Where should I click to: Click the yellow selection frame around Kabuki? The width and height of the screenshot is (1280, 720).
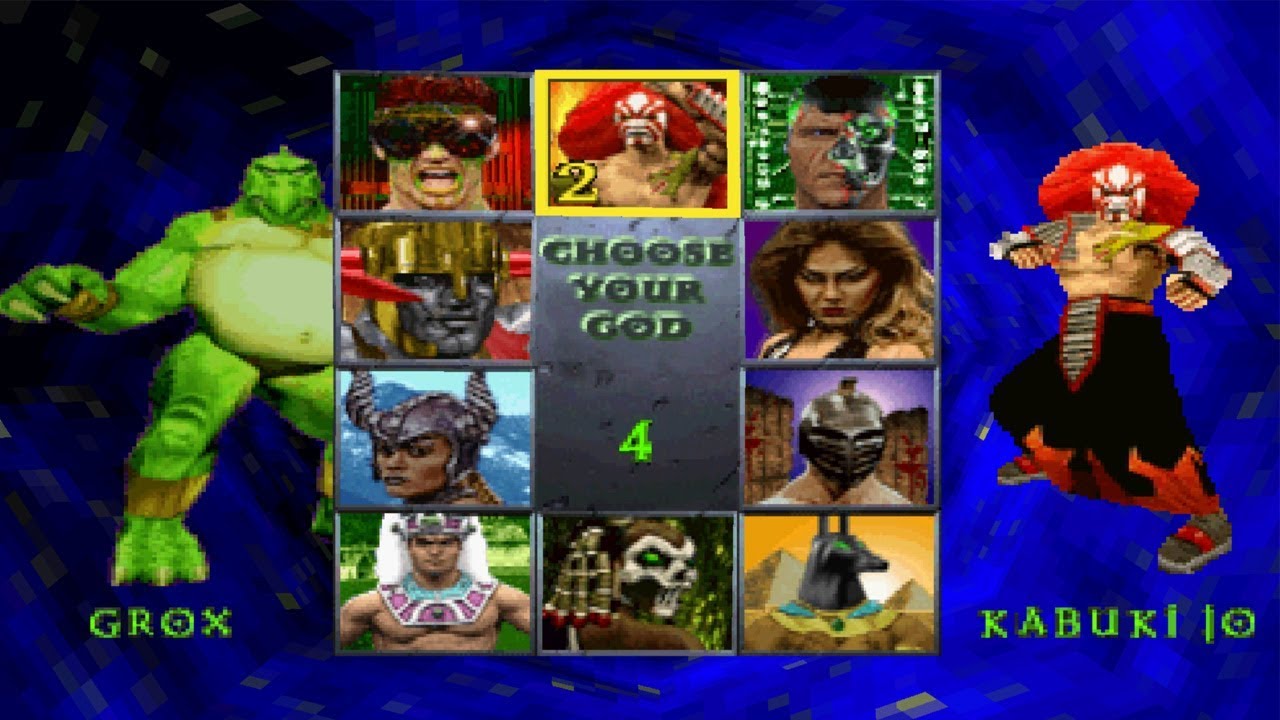pos(639,74)
